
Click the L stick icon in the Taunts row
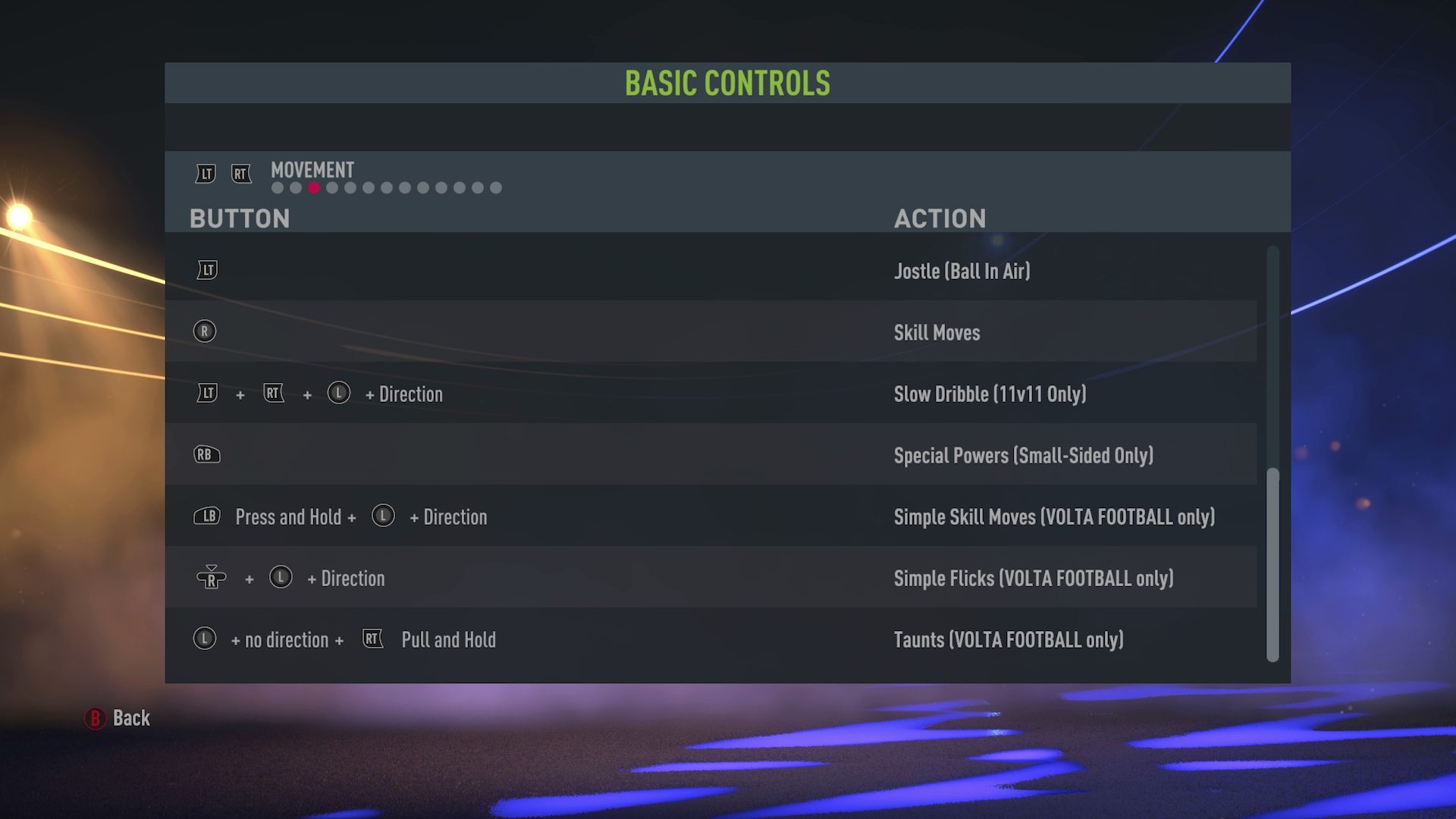click(x=204, y=639)
